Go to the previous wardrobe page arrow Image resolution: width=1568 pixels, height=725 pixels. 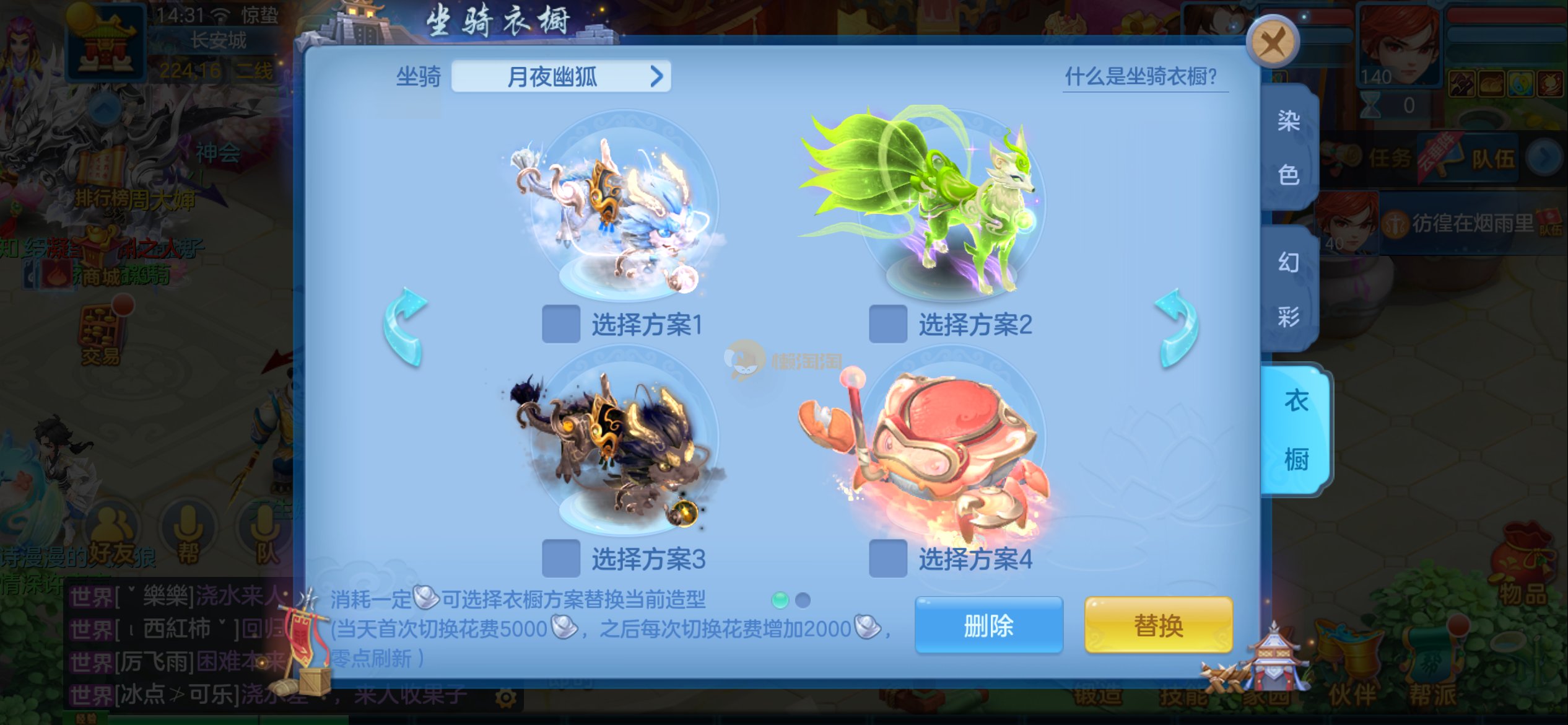(405, 327)
